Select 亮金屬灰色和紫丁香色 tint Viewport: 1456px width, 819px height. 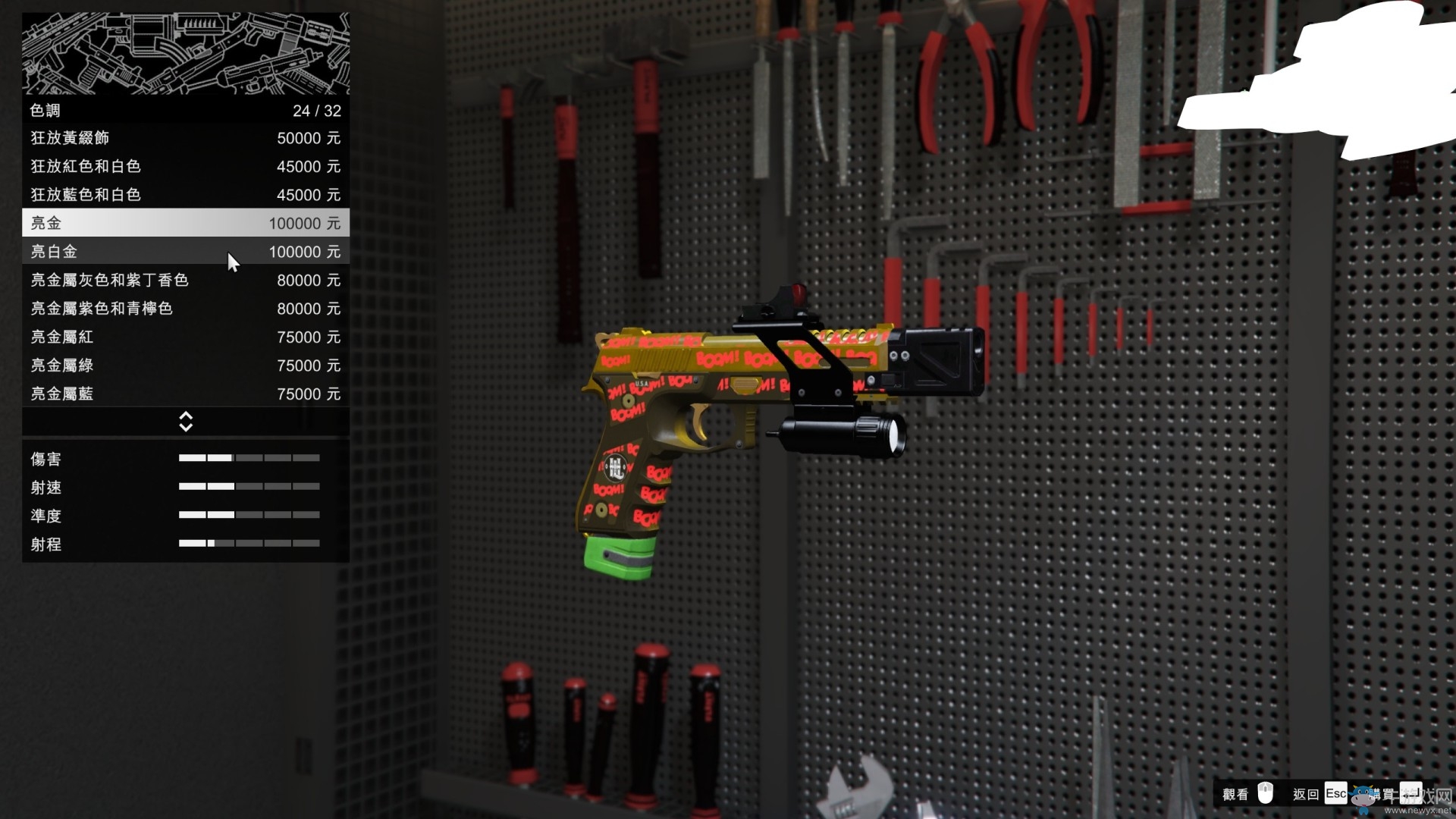185,280
